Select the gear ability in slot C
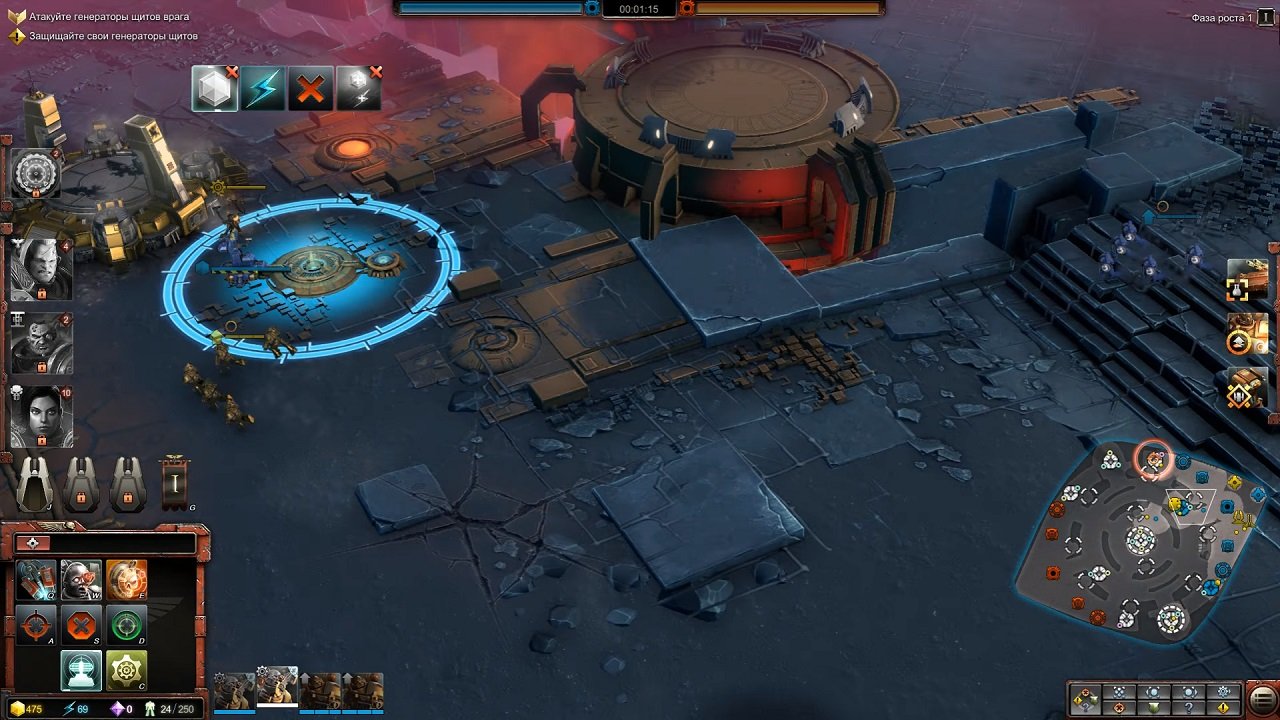Screen dimensions: 1280x720 pos(125,670)
